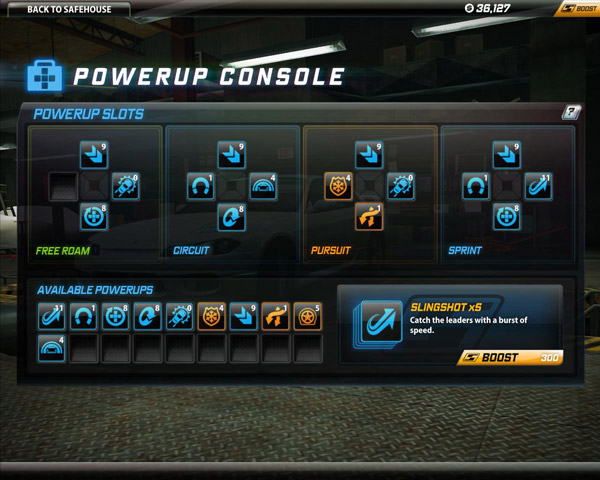Choose the tunnel arch slot in Circuit
The height and width of the screenshot is (480, 600).
click(x=262, y=187)
